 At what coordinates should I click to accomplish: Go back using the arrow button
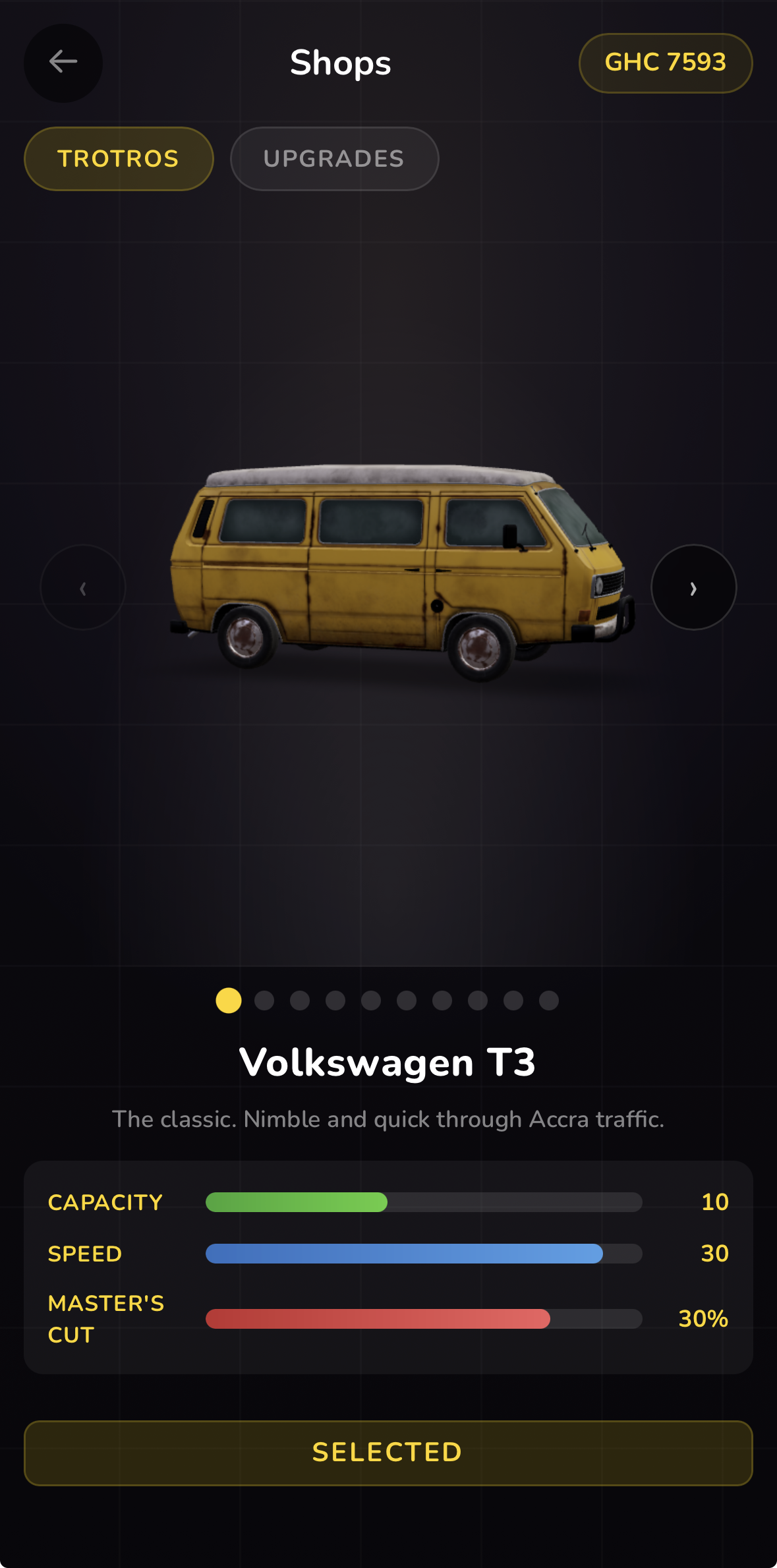pos(63,63)
